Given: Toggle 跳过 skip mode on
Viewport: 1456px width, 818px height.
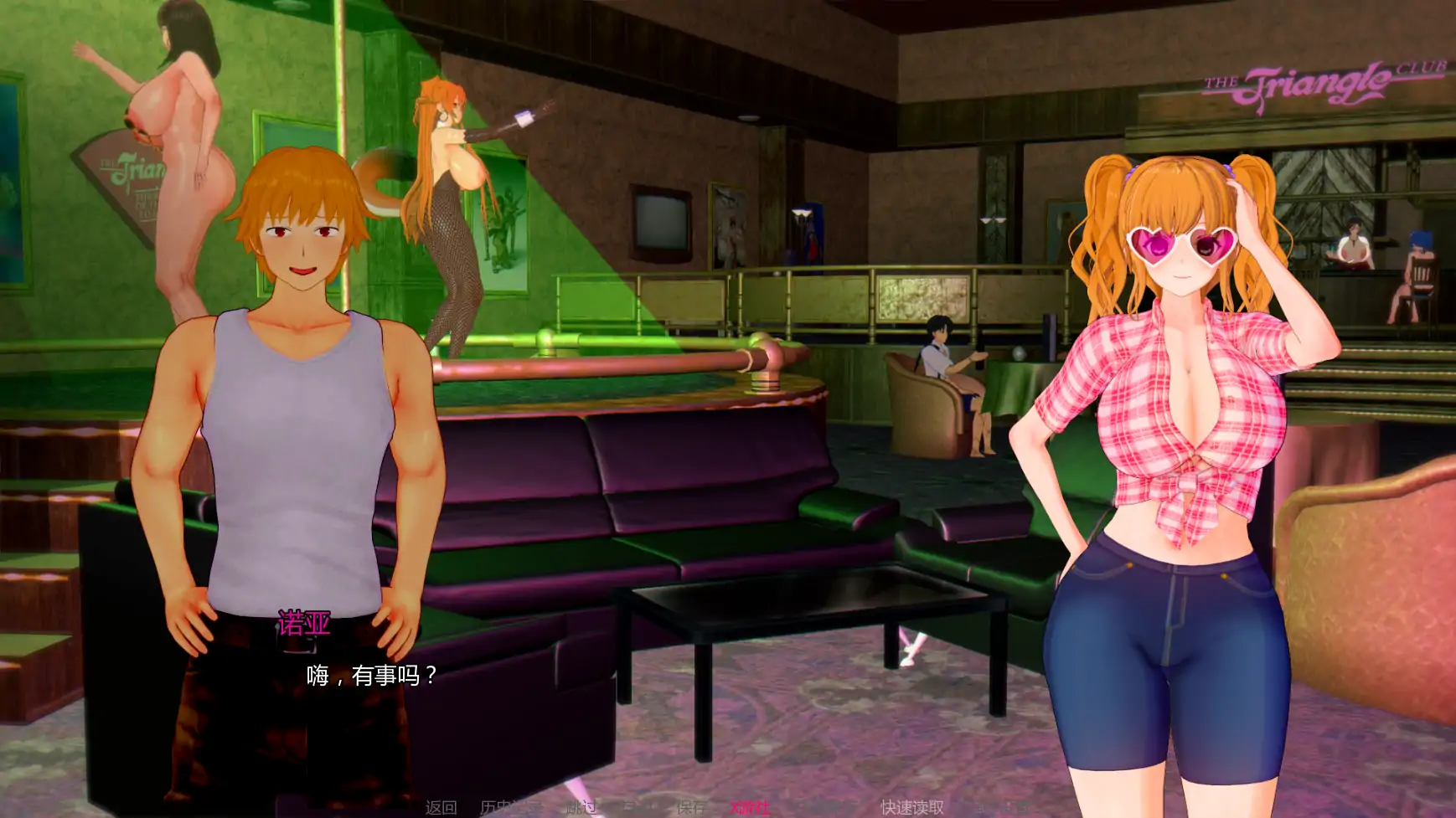Looking at the screenshot, I should point(580,807).
